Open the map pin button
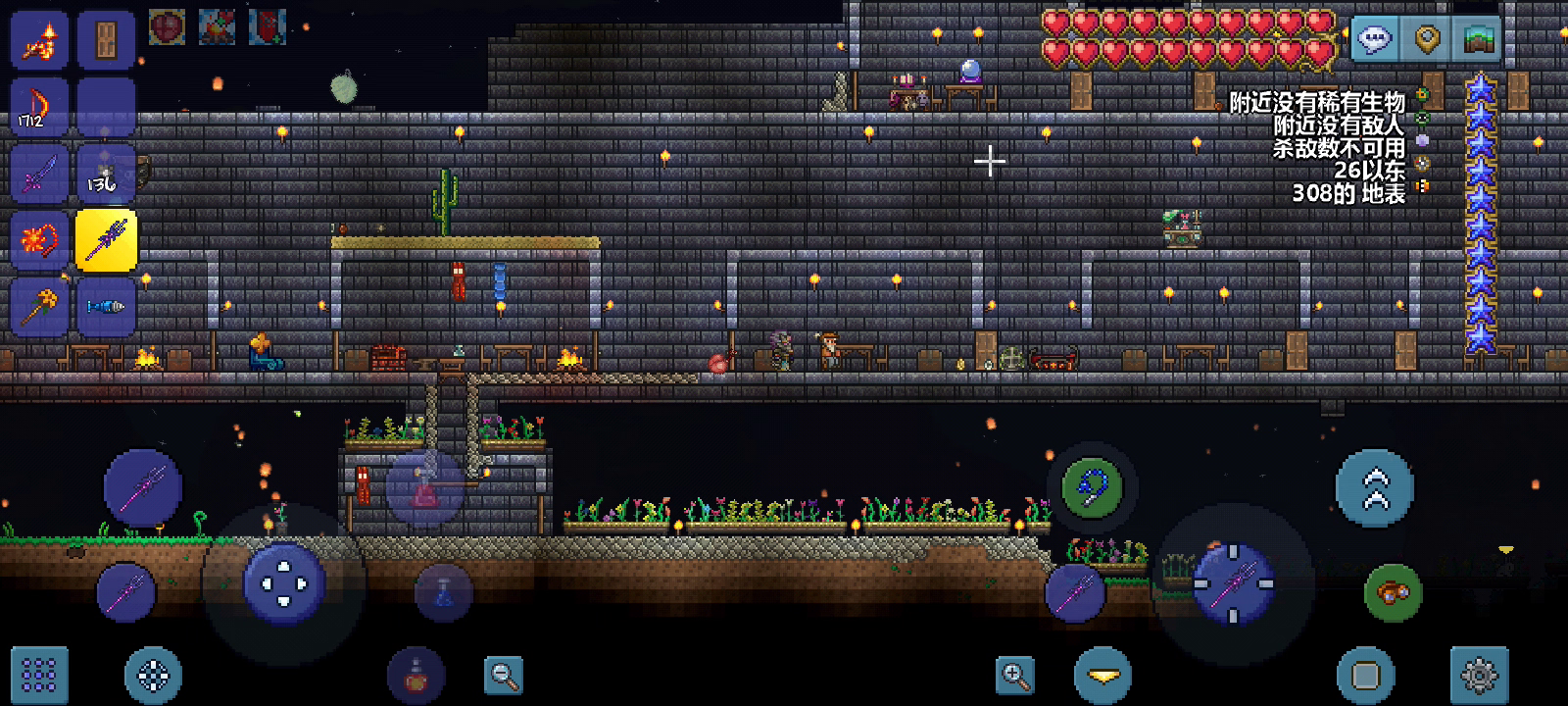1568x706 pixels. (1427, 39)
